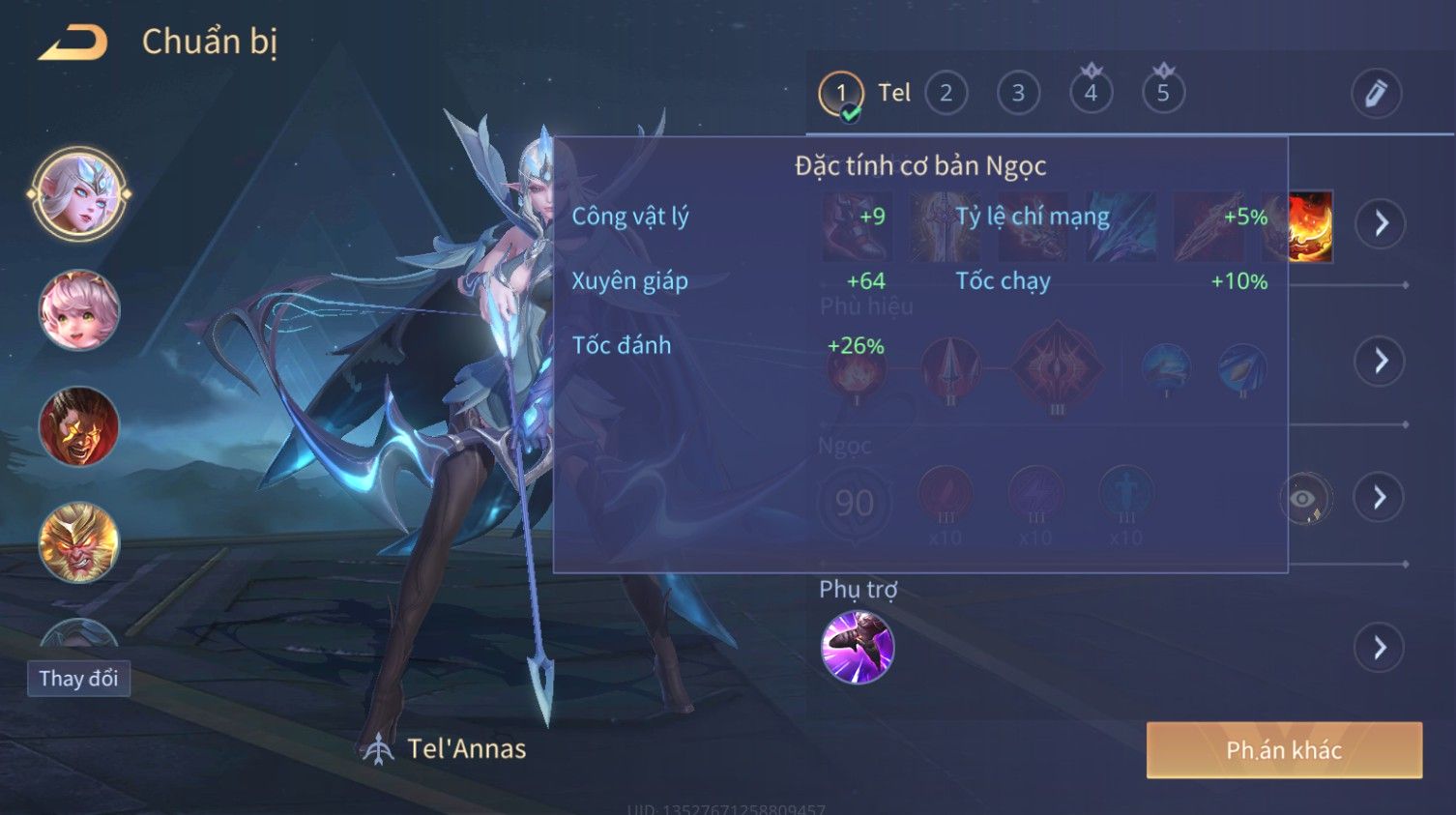Edit preset name with pencil icon
This screenshot has width=1456, height=815.
click(x=1375, y=94)
